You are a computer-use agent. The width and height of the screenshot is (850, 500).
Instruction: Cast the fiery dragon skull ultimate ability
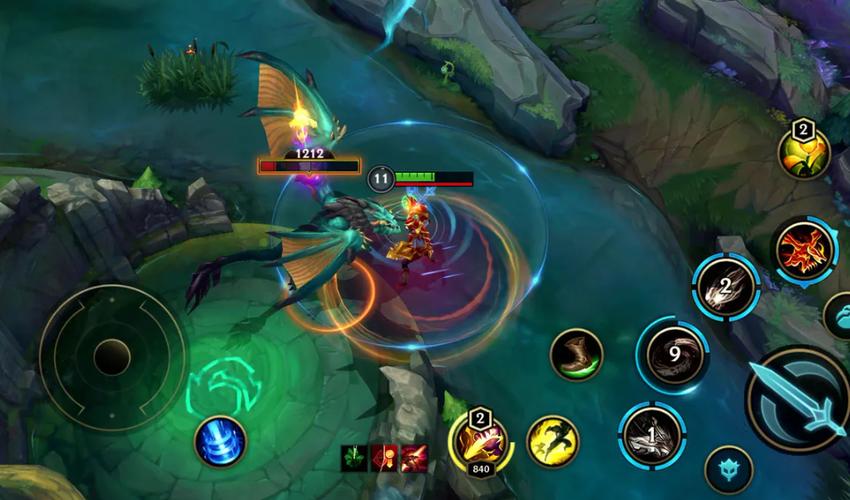[x=804, y=249]
